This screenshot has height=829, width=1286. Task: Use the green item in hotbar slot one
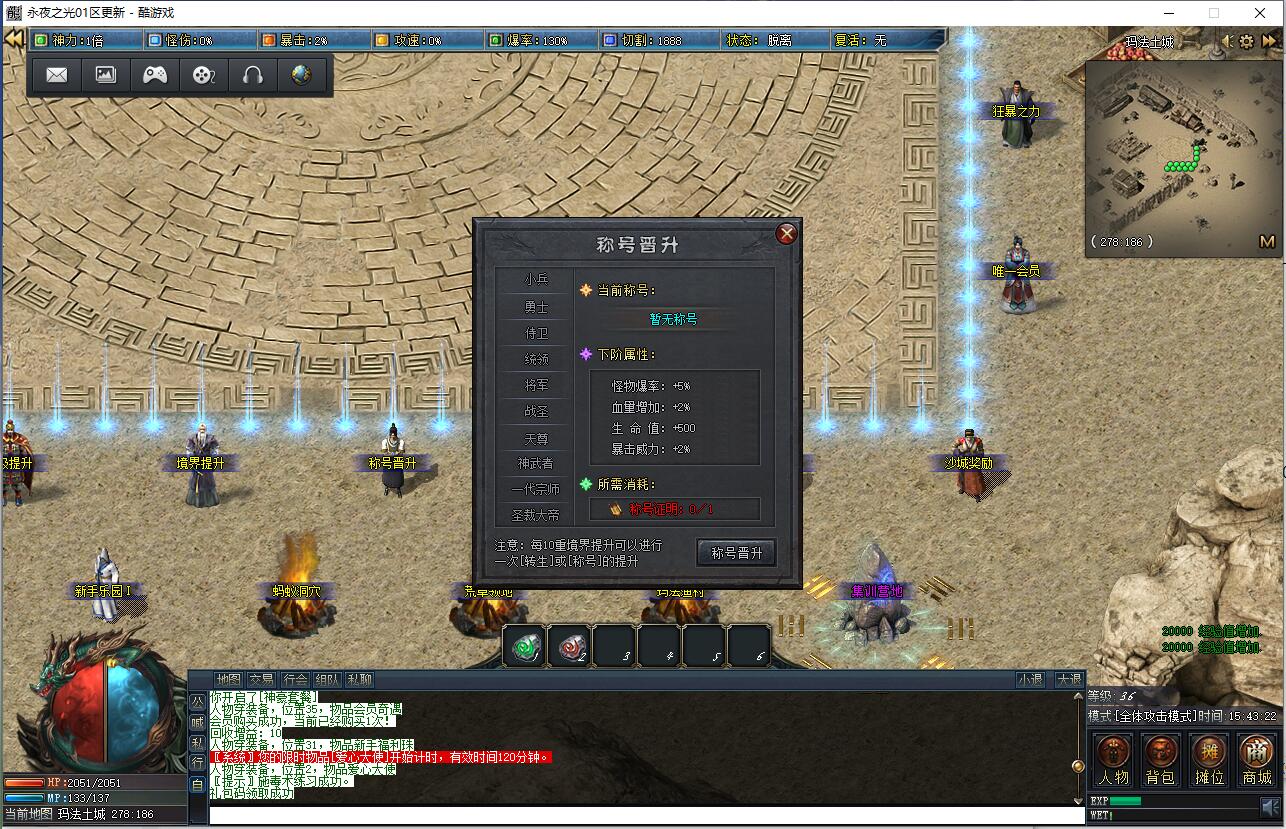(x=524, y=647)
